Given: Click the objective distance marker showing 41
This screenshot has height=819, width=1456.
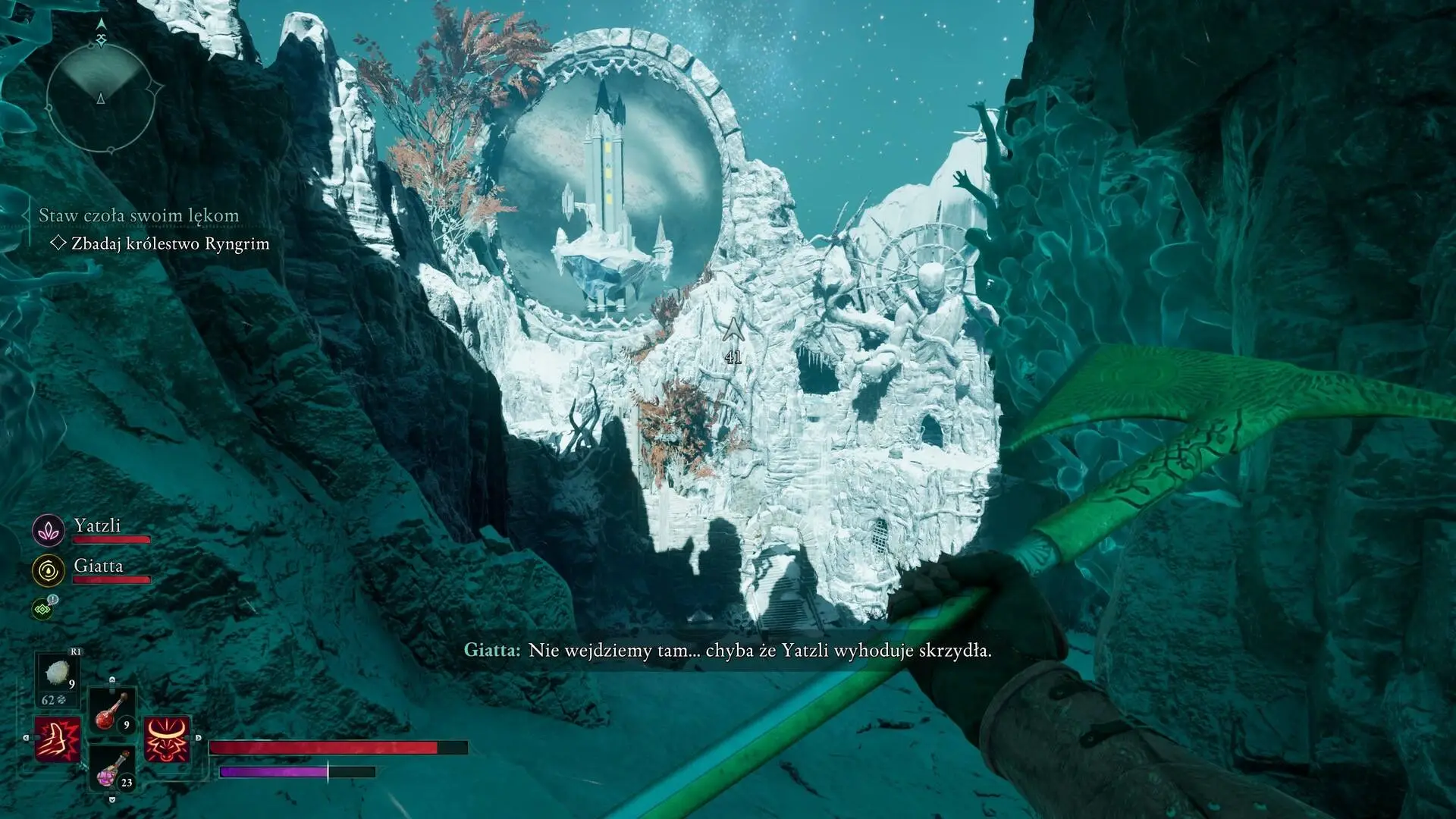Looking at the screenshot, I should click(733, 341).
